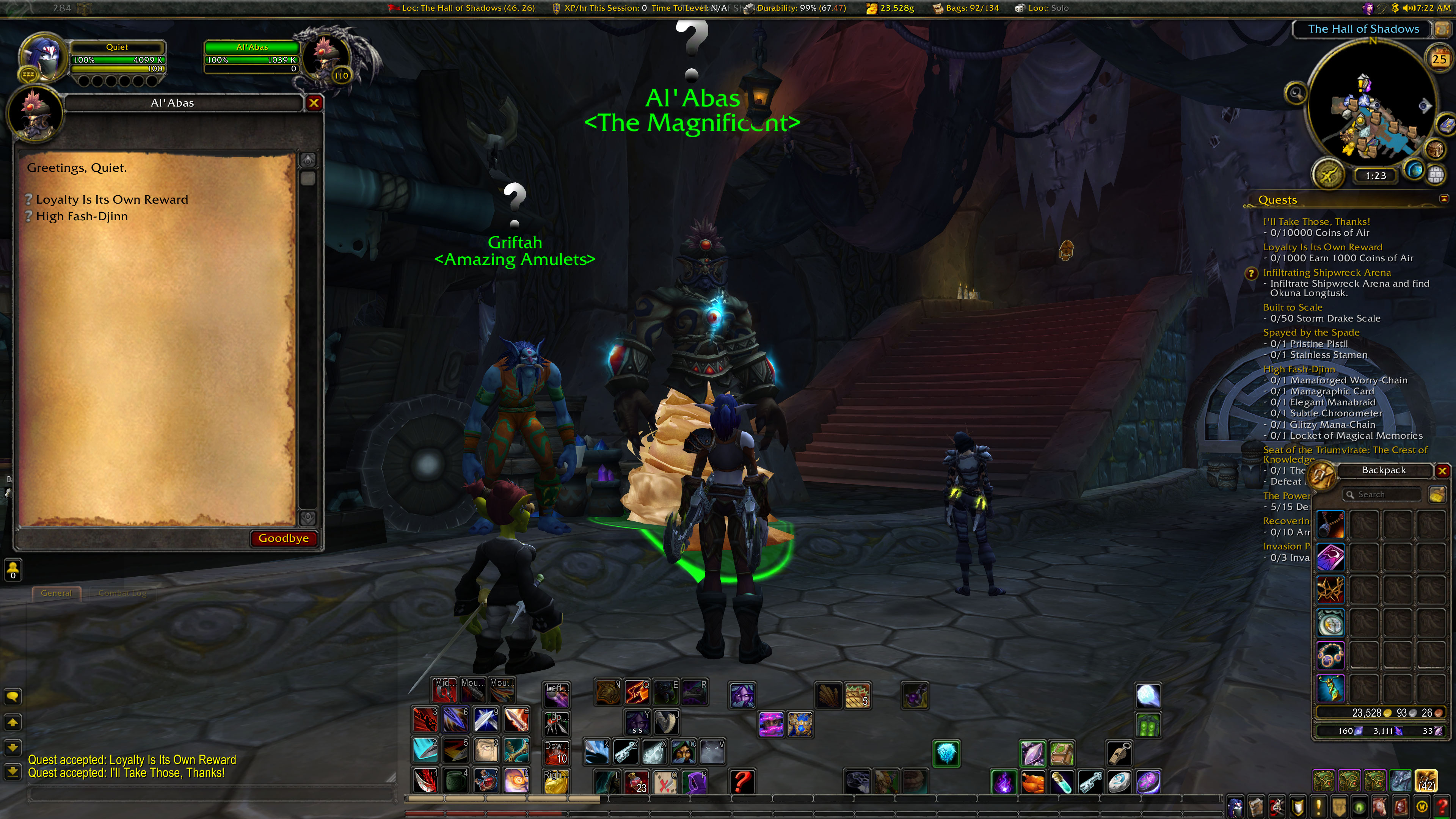
Task: Activate the red question mark action button
Action: (742, 782)
